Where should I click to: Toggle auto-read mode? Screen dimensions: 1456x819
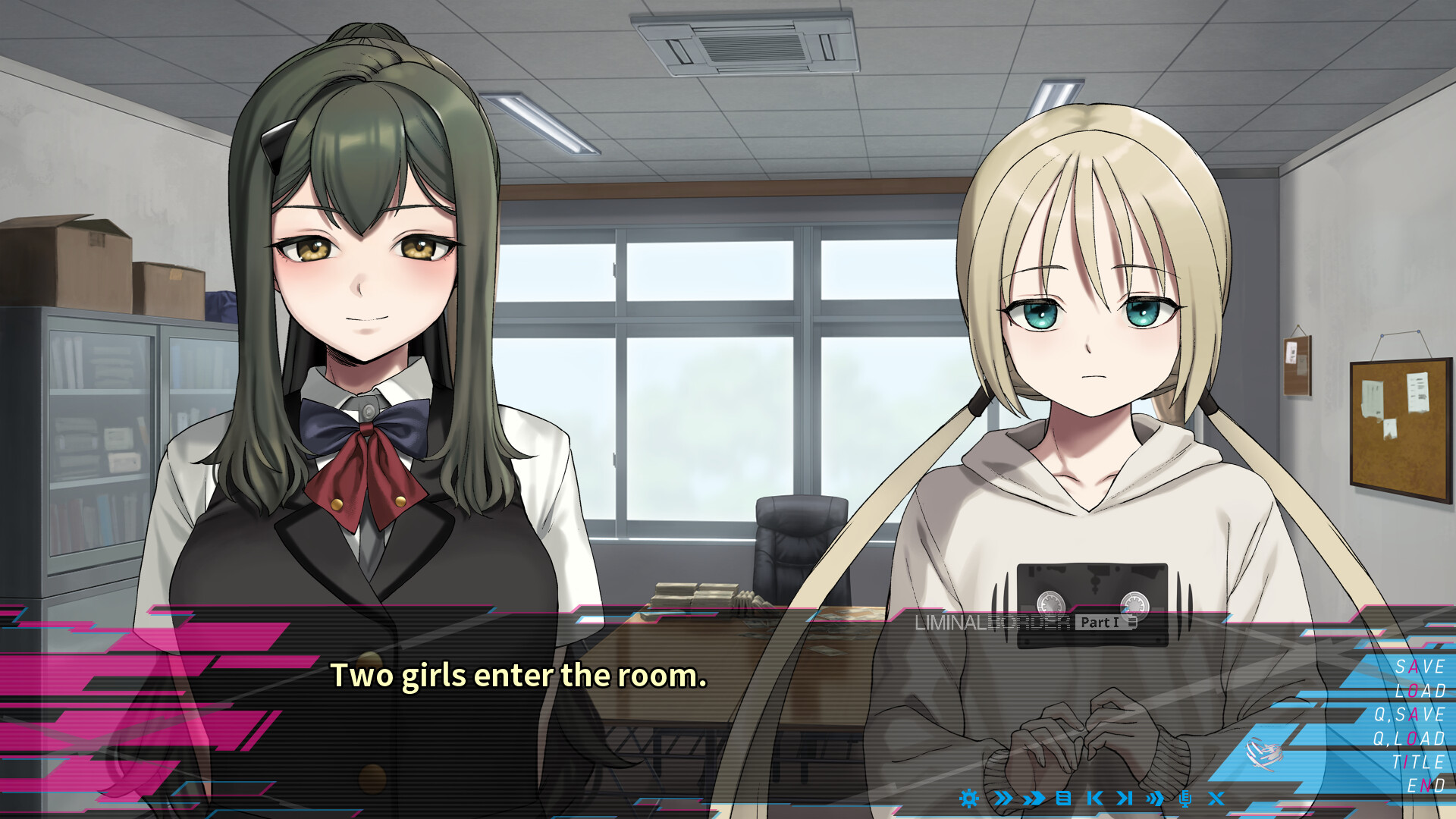pyautogui.click(x=1153, y=799)
